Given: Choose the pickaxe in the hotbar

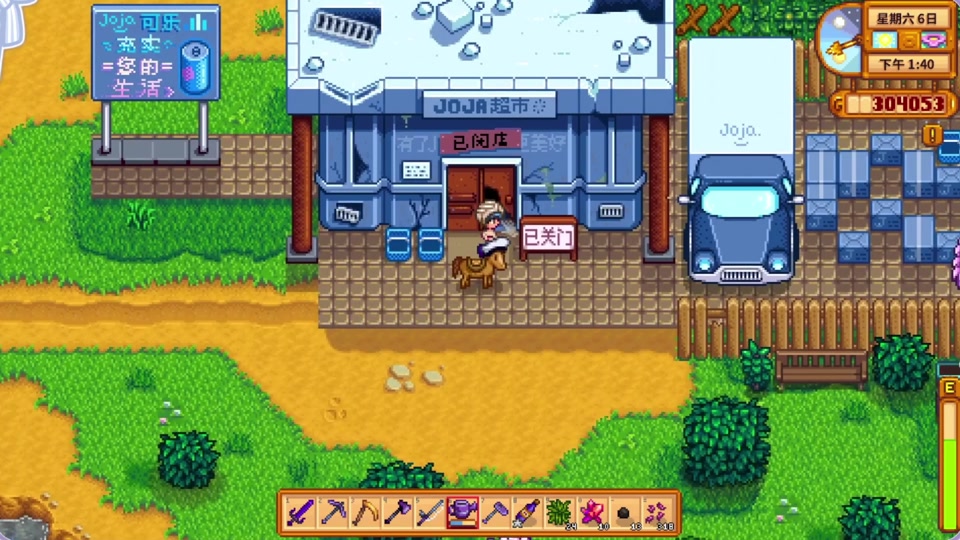Looking at the screenshot, I should coord(332,512).
